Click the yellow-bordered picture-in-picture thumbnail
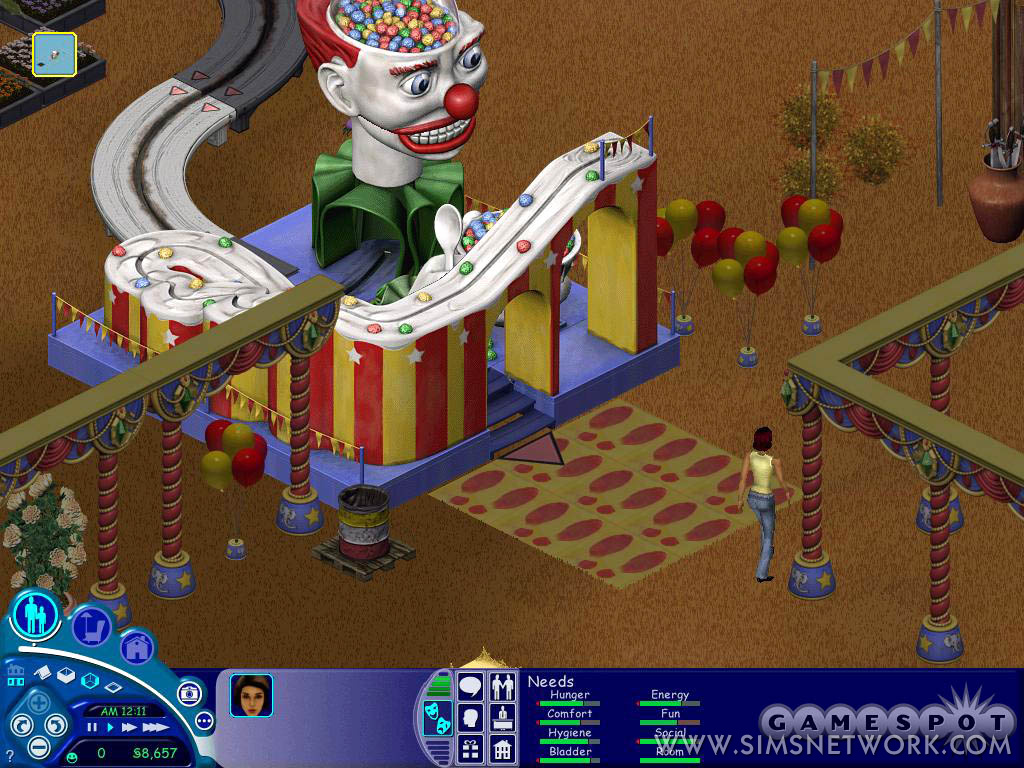Viewport: 1024px width, 768px height. pyautogui.click(x=54, y=54)
